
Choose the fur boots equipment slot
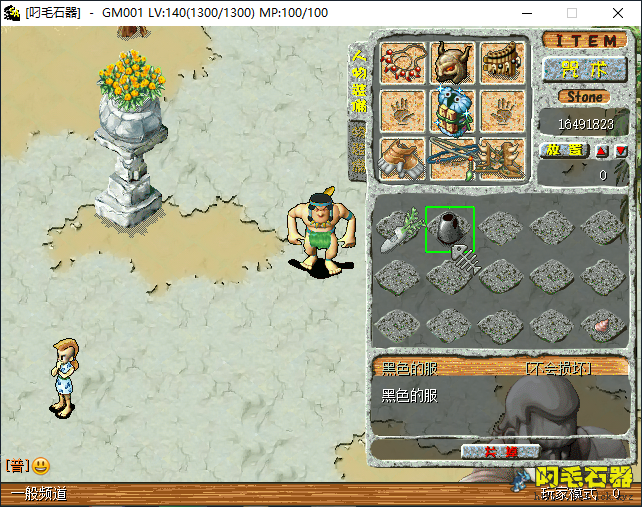coord(403,158)
